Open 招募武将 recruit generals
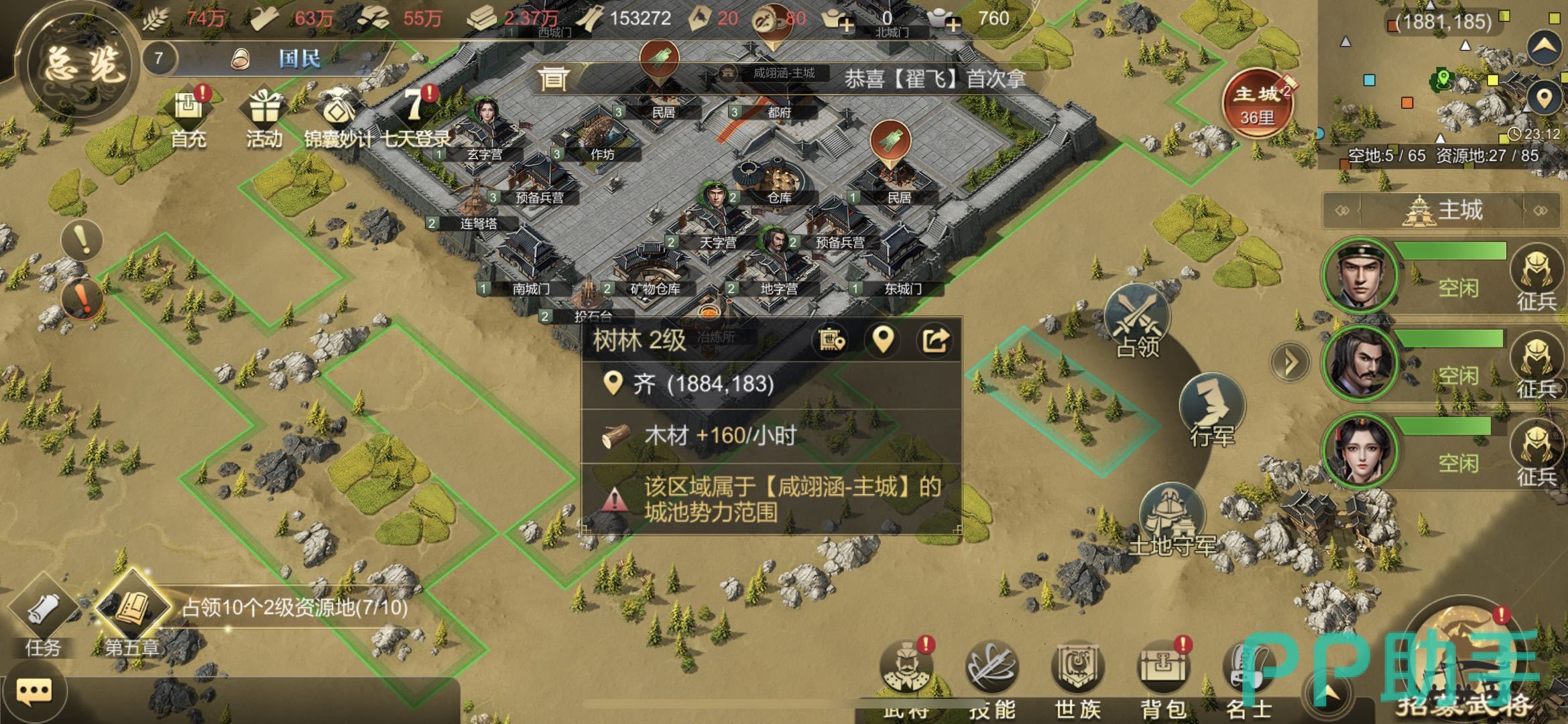1568x724 pixels. [x=1465, y=660]
